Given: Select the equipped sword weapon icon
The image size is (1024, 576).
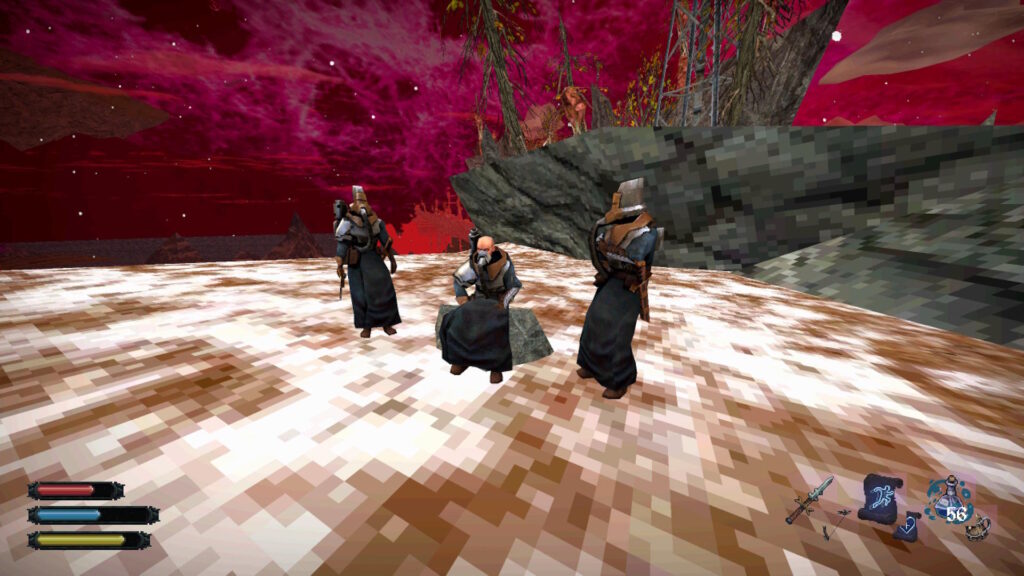Looking at the screenshot, I should [809, 498].
